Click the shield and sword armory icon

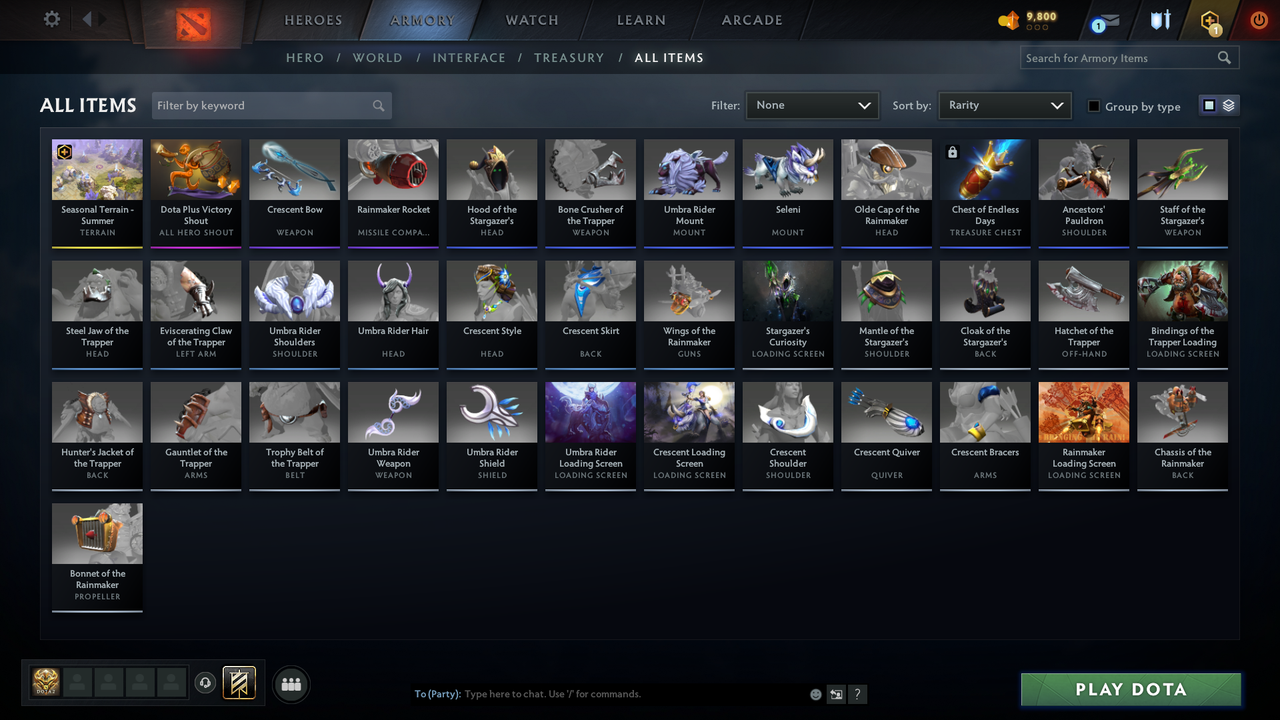point(1159,20)
